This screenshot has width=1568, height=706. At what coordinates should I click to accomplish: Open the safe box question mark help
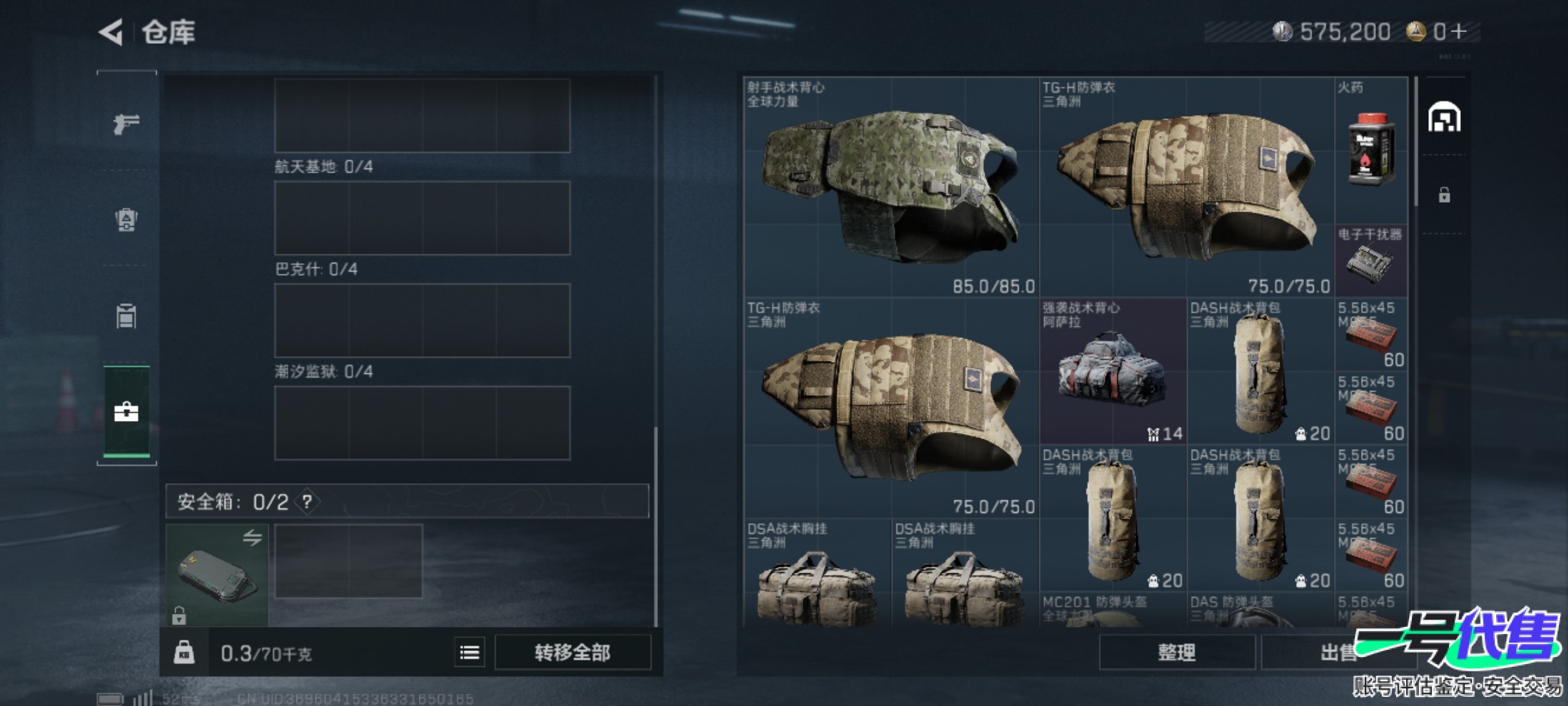[307, 502]
